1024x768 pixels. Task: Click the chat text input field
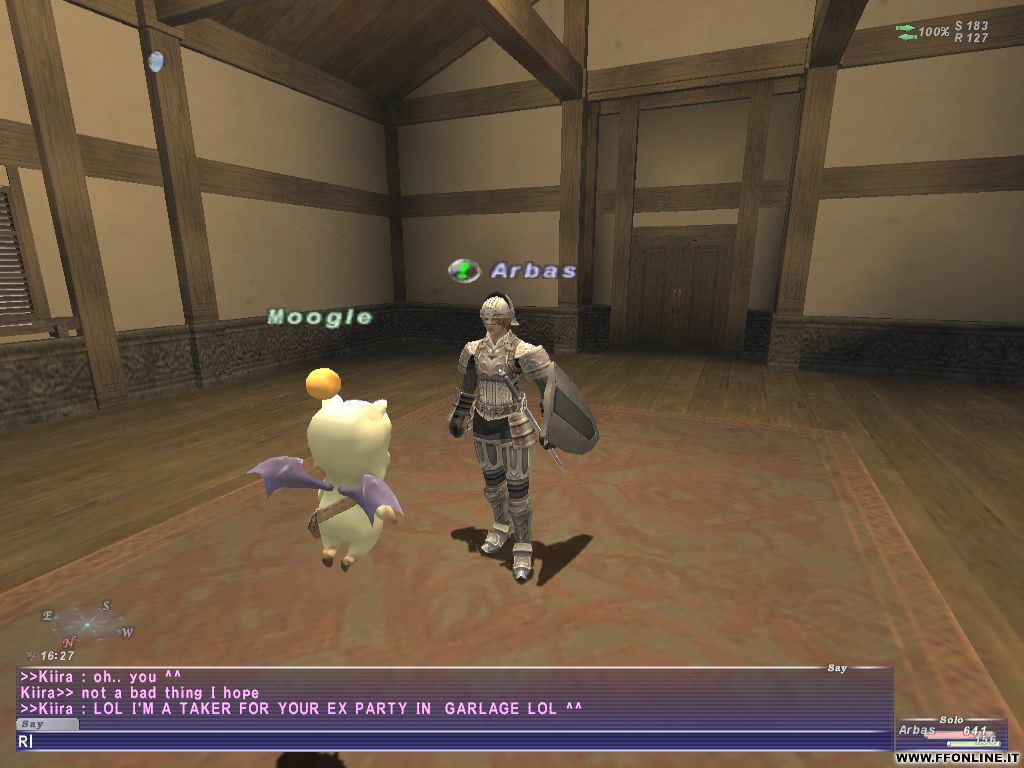point(450,741)
